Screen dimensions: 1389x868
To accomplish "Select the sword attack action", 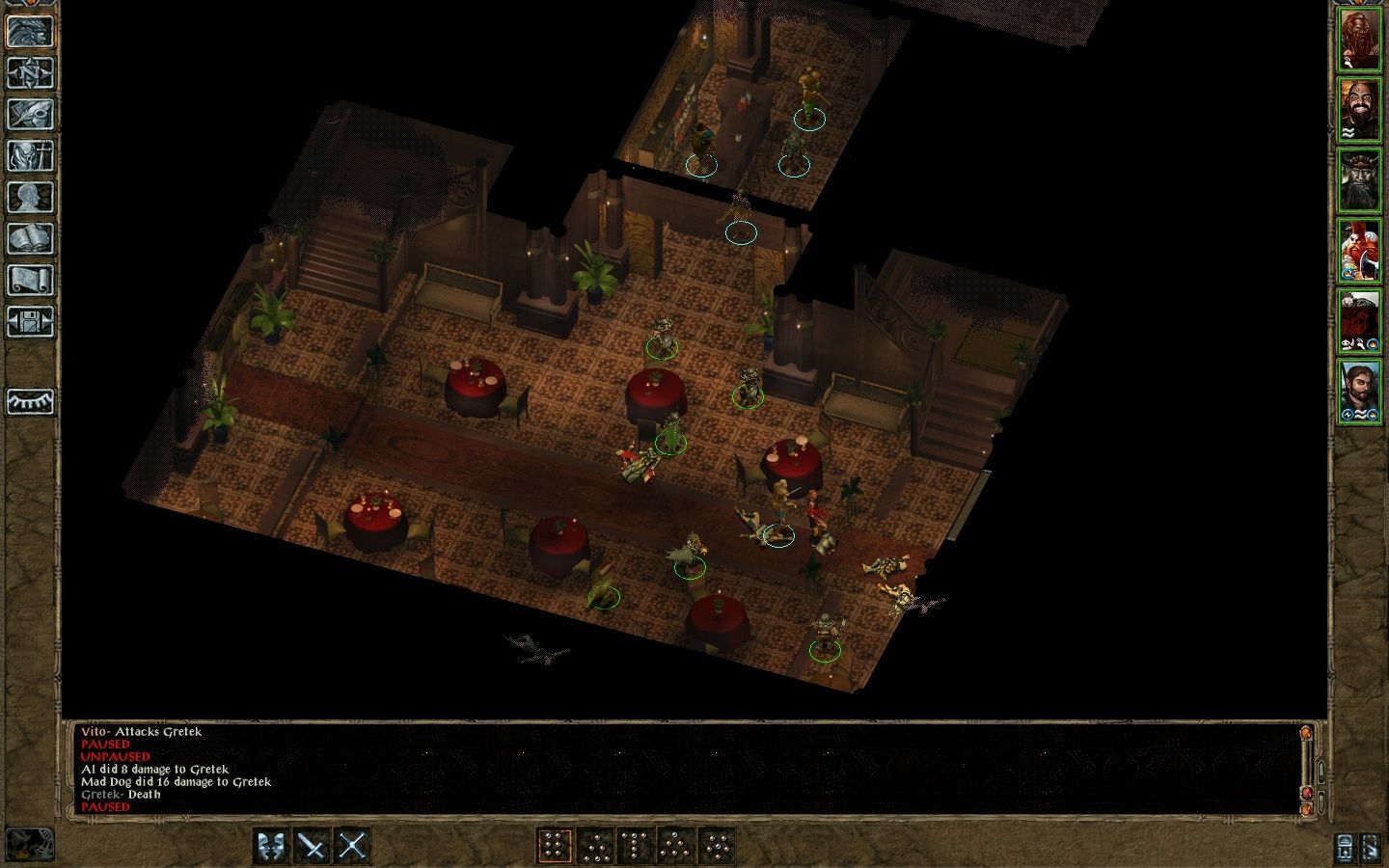I will click(311, 844).
